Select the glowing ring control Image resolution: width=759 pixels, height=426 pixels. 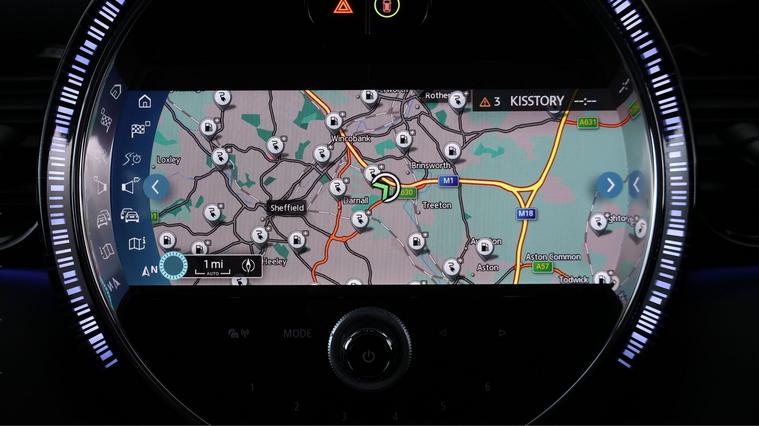click(173, 267)
